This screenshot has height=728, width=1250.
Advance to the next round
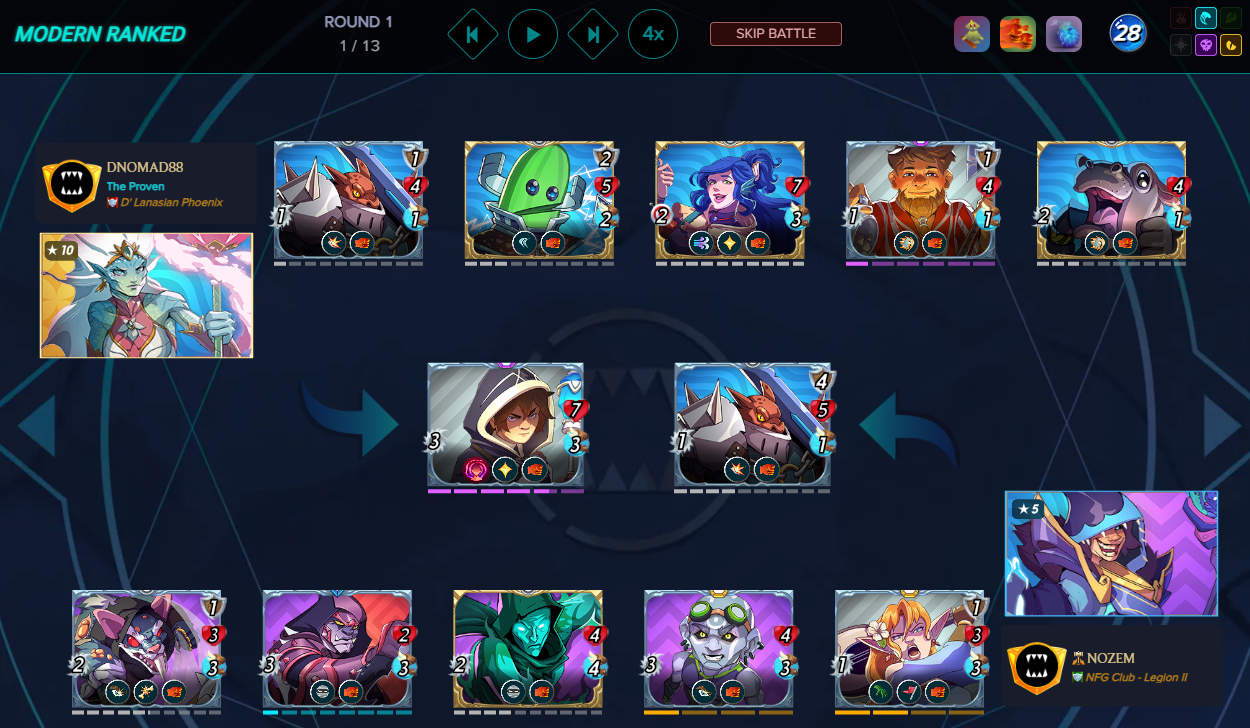point(593,35)
